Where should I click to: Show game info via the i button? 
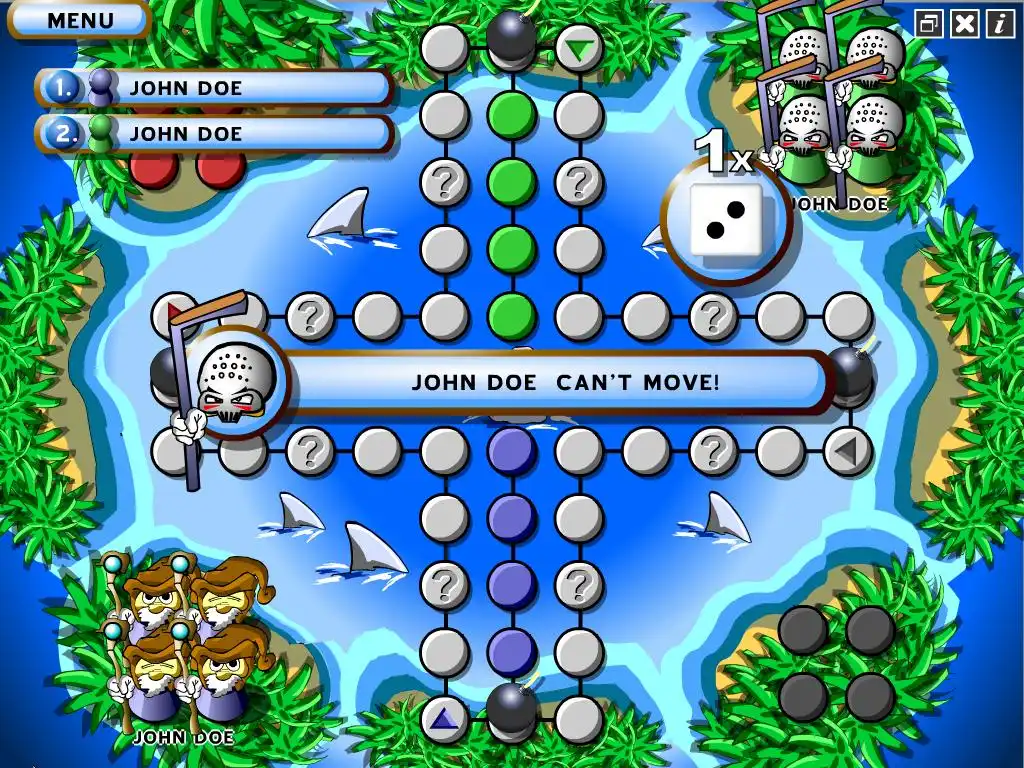click(1000, 23)
